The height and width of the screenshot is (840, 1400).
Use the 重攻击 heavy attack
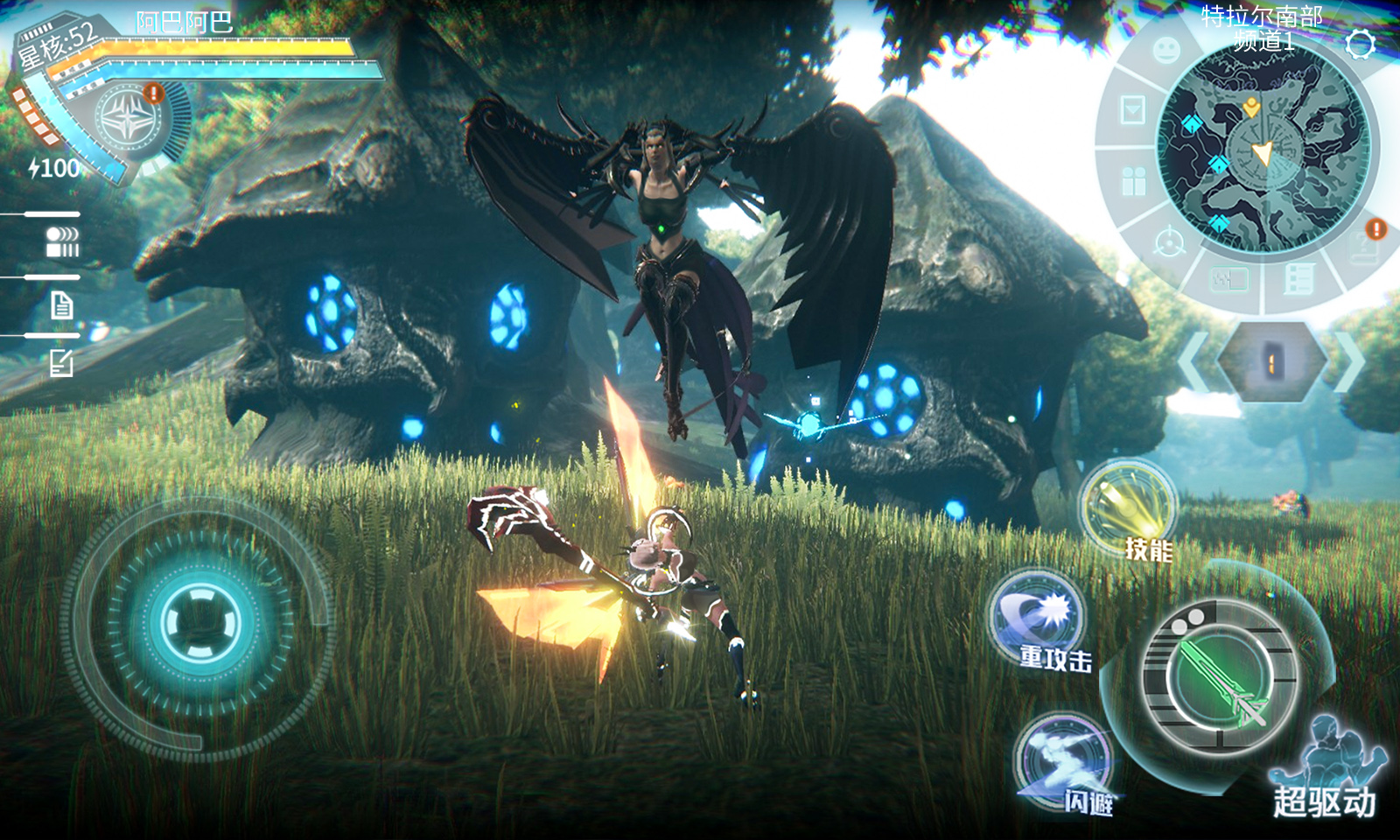click(1039, 618)
